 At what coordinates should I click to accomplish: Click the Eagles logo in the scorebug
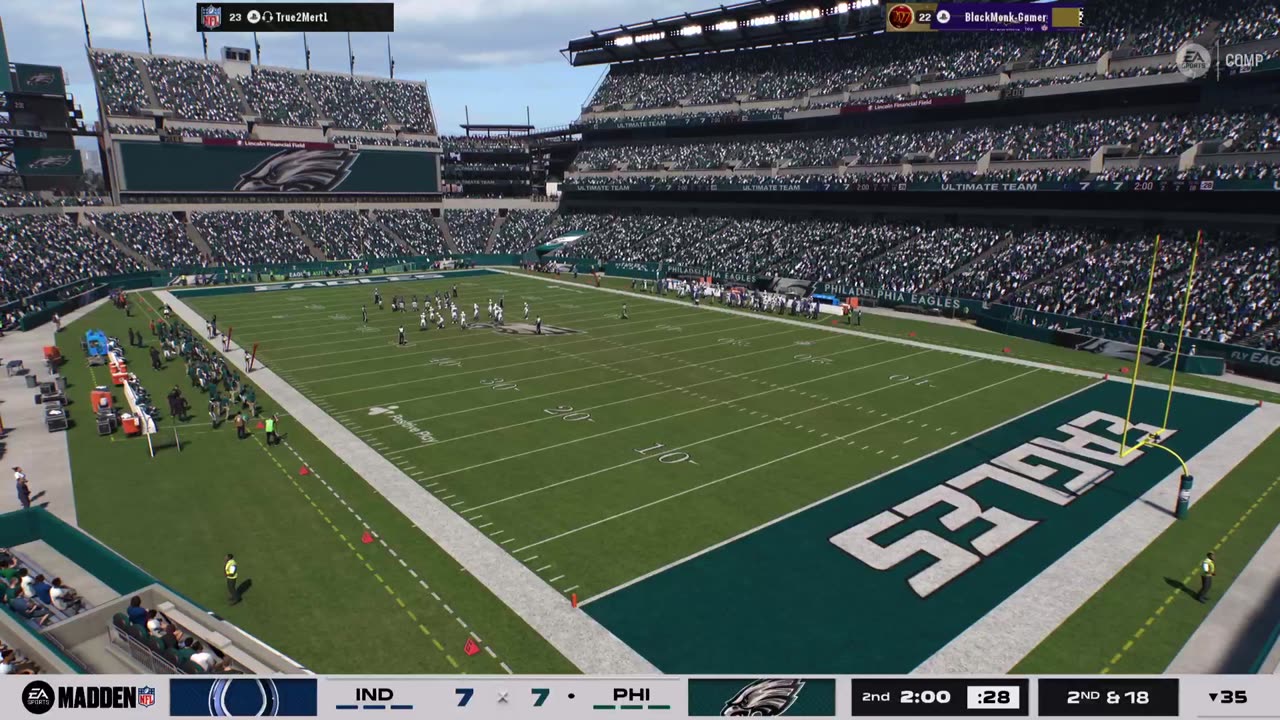click(x=761, y=697)
